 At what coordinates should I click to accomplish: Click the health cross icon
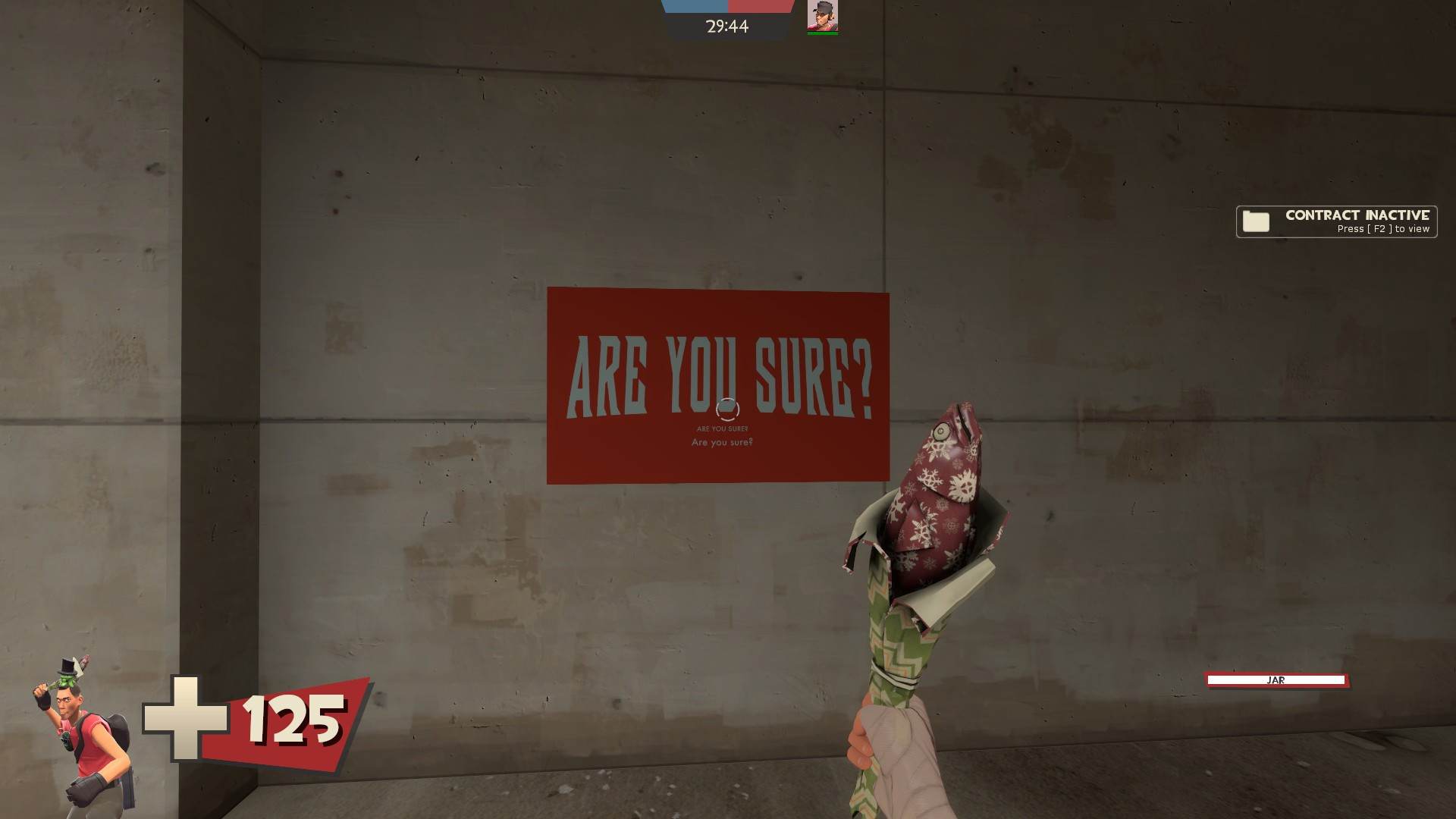coord(187,717)
